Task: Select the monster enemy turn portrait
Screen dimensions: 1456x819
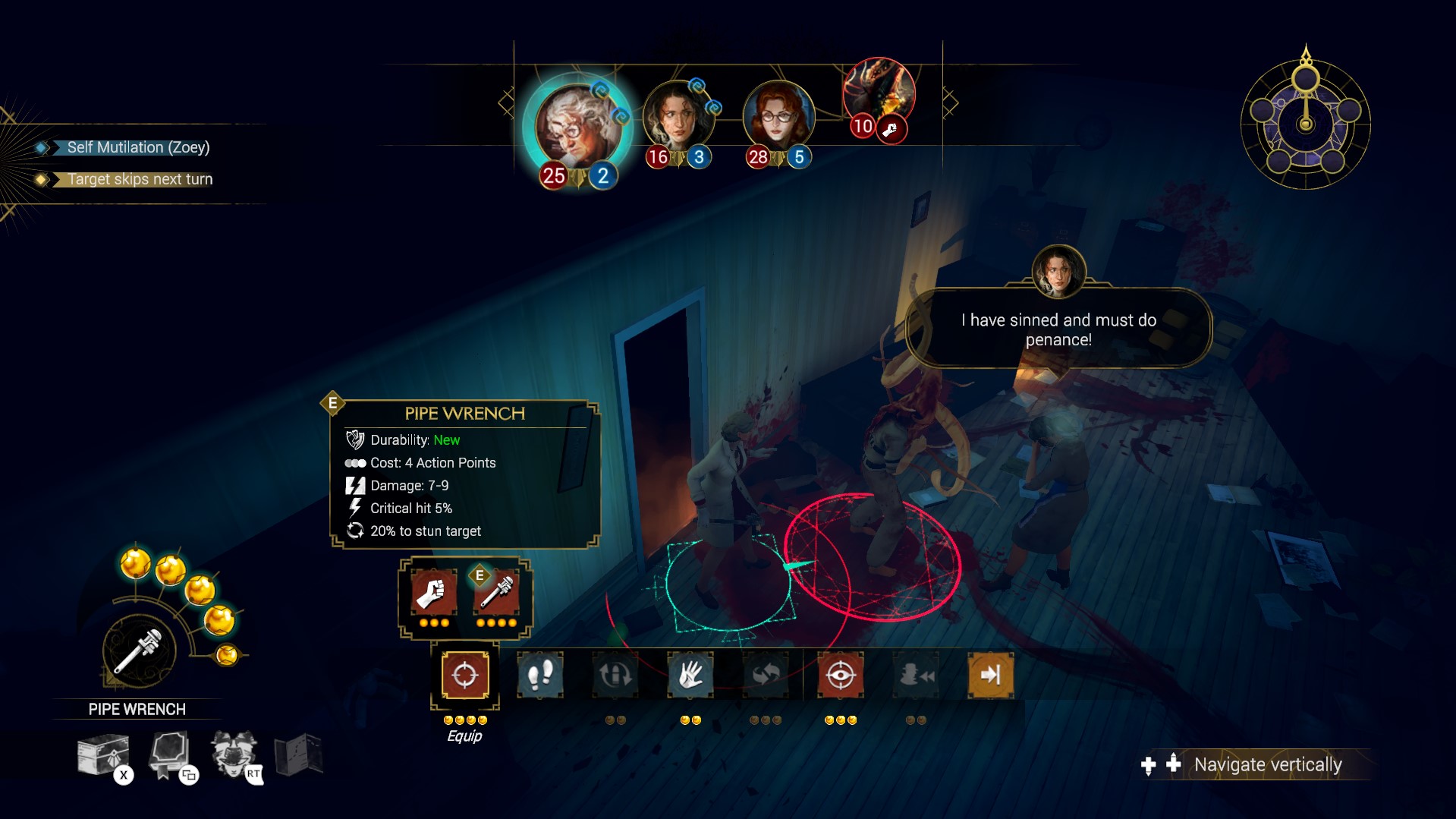Action: [x=879, y=93]
